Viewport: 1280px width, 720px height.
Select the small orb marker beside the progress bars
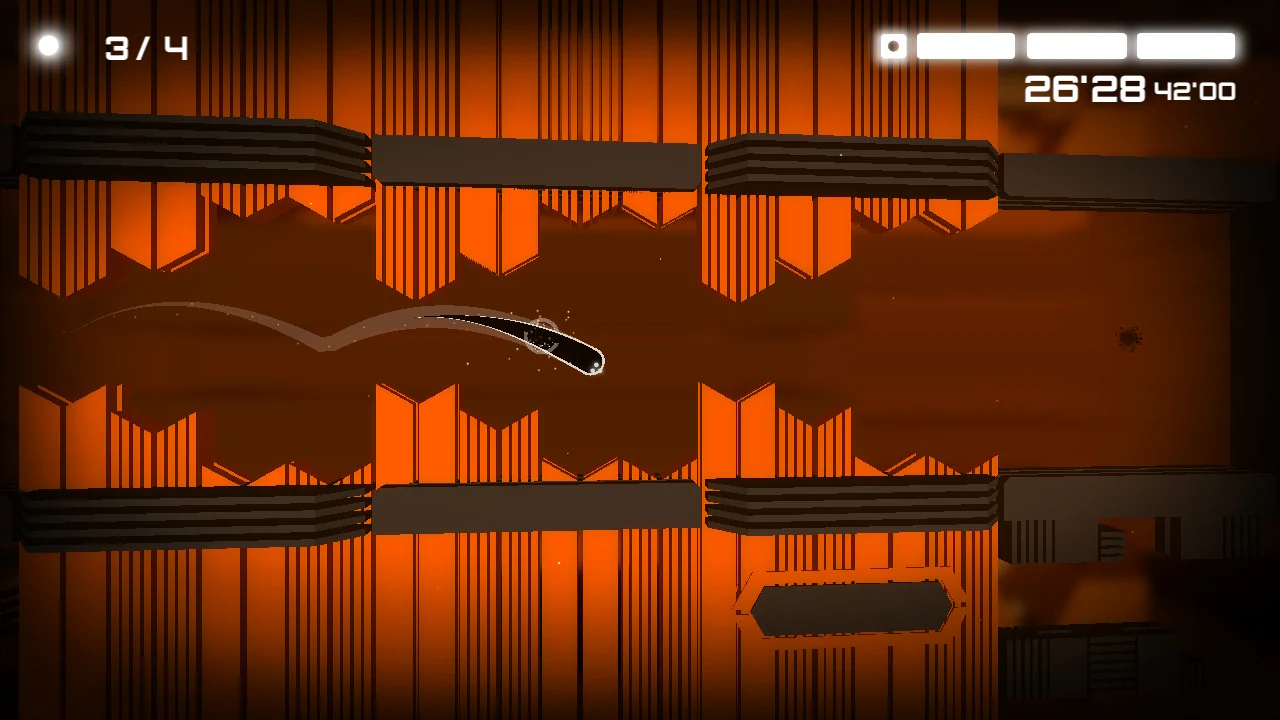pyautogui.click(x=893, y=46)
